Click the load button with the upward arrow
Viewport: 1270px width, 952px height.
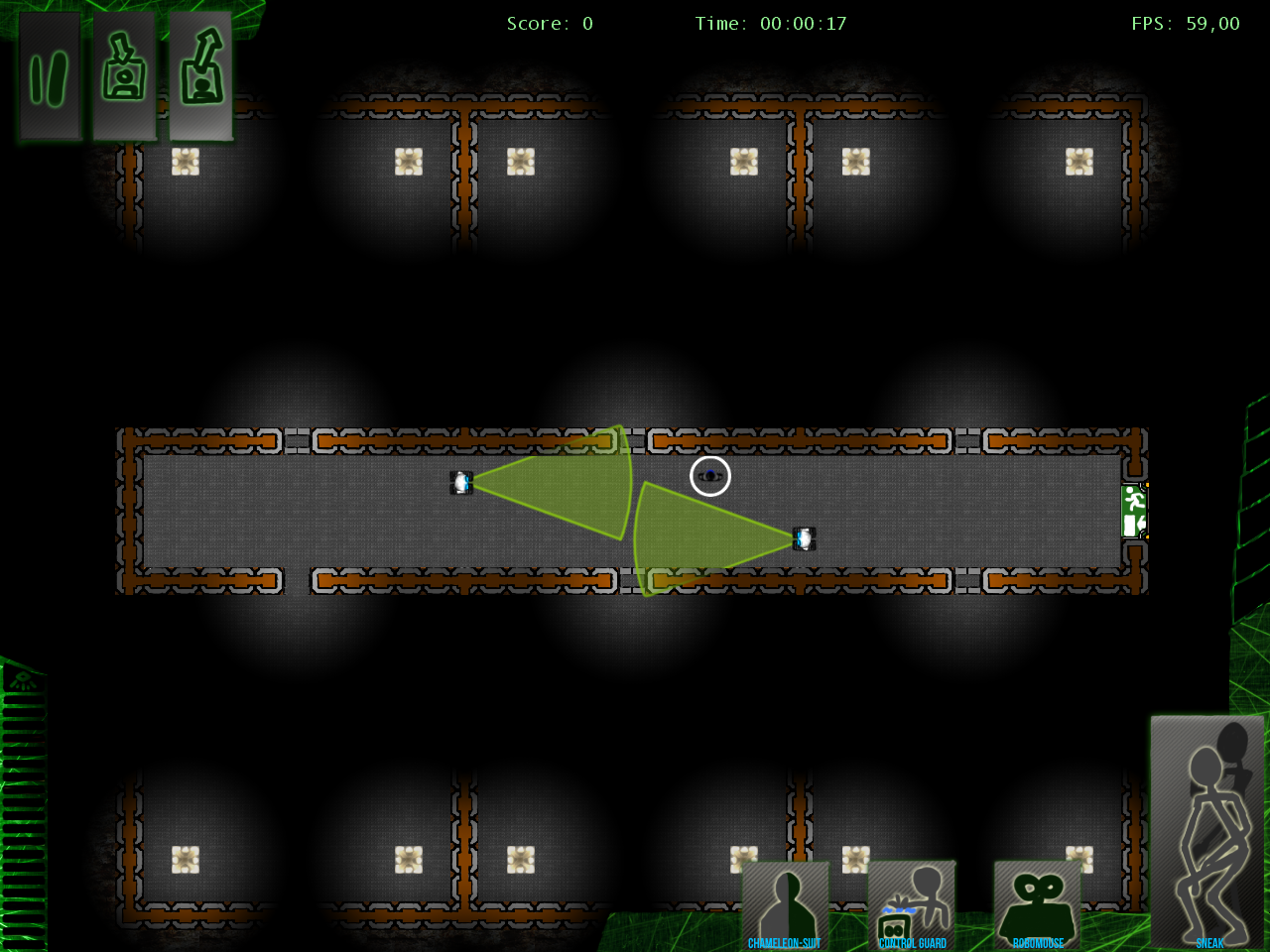[x=200, y=76]
